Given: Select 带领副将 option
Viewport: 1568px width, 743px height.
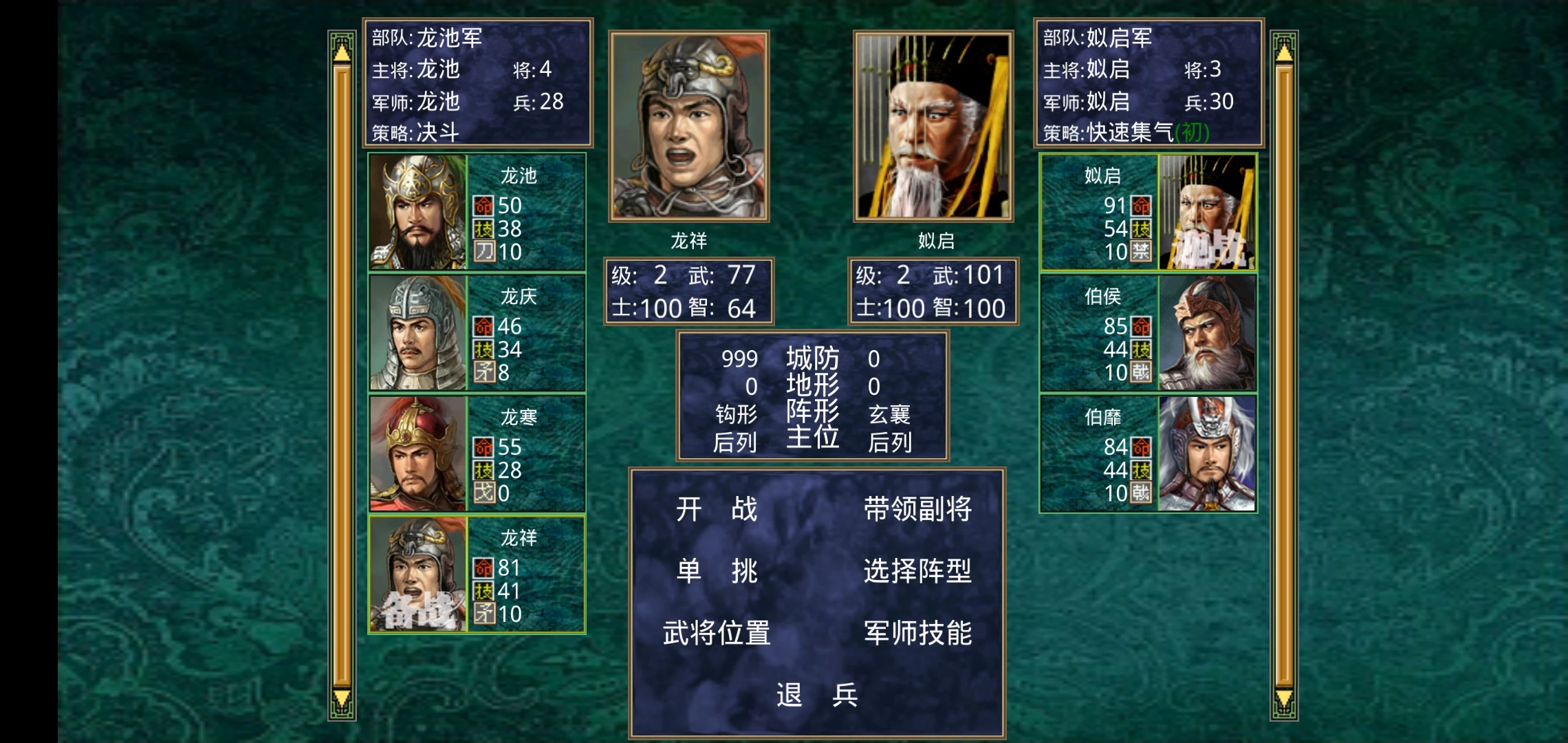Looking at the screenshot, I should coord(917,510).
